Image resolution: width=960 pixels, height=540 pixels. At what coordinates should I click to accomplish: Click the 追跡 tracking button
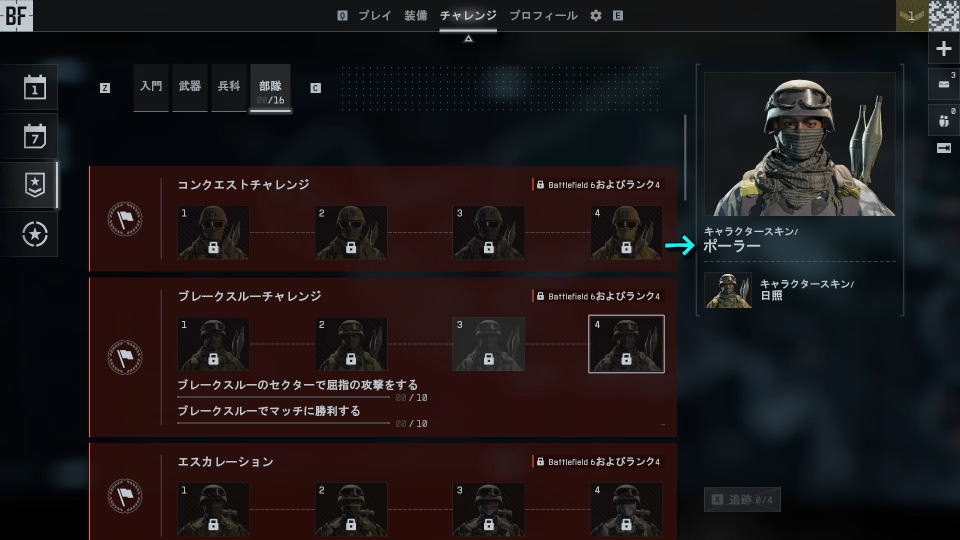pos(742,499)
